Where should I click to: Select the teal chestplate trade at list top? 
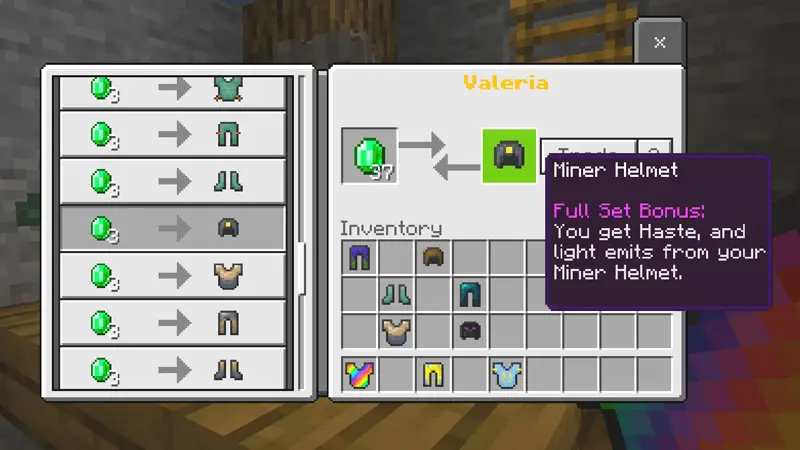[x=173, y=90]
